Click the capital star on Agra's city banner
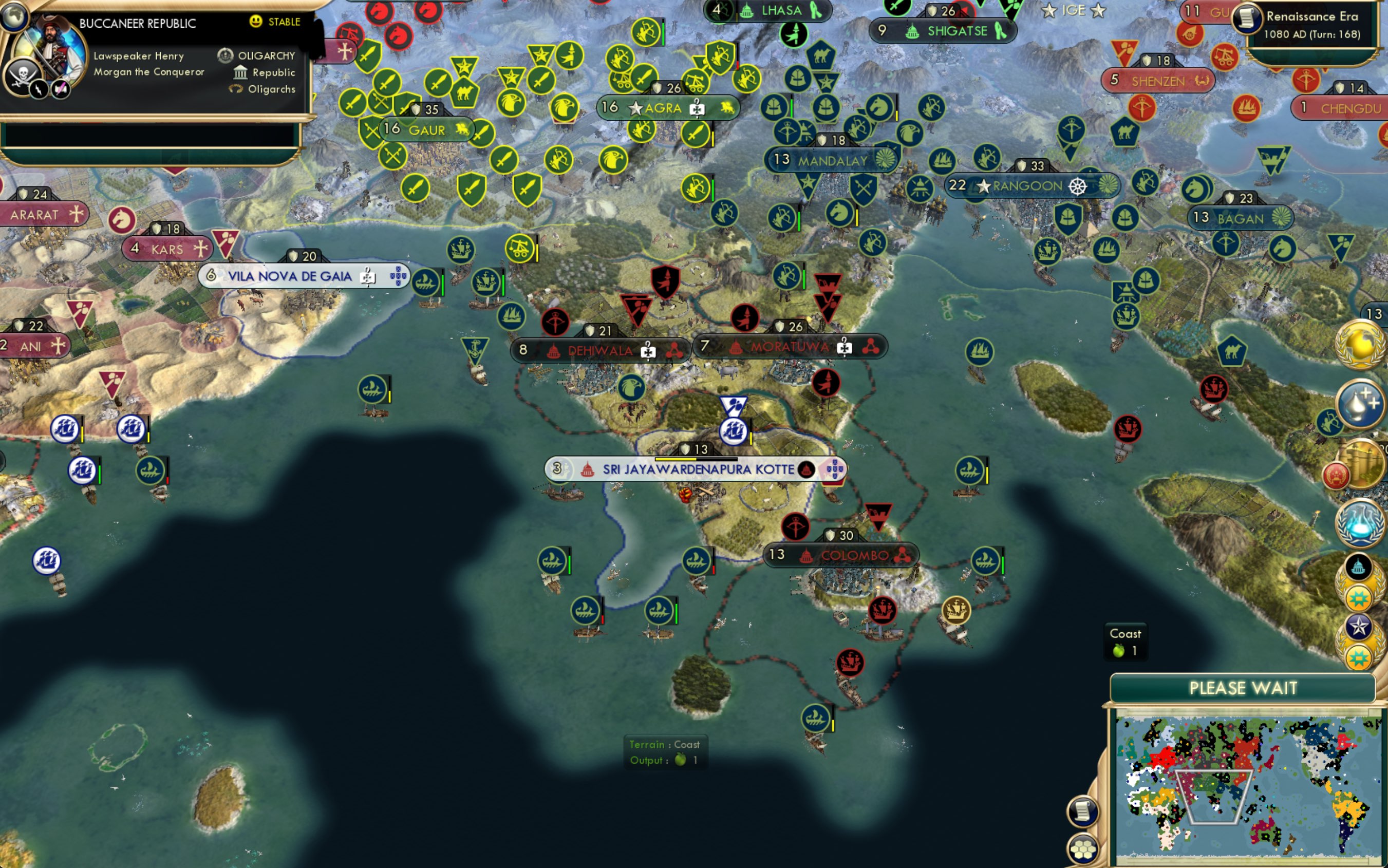The width and height of the screenshot is (1388, 868). (x=636, y=108)
